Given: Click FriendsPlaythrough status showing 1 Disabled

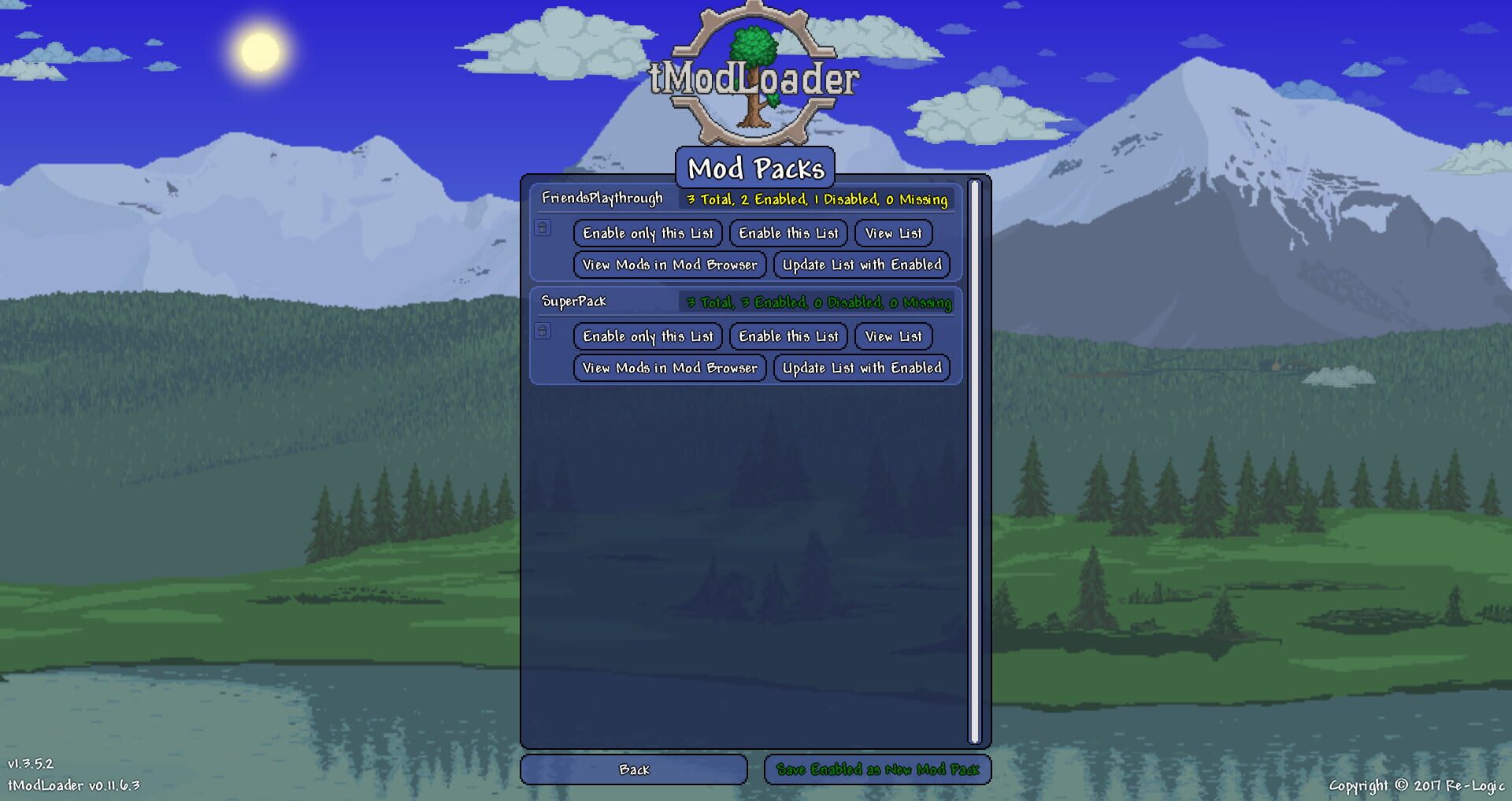Looking at the screenshot, I should [816, 200].
